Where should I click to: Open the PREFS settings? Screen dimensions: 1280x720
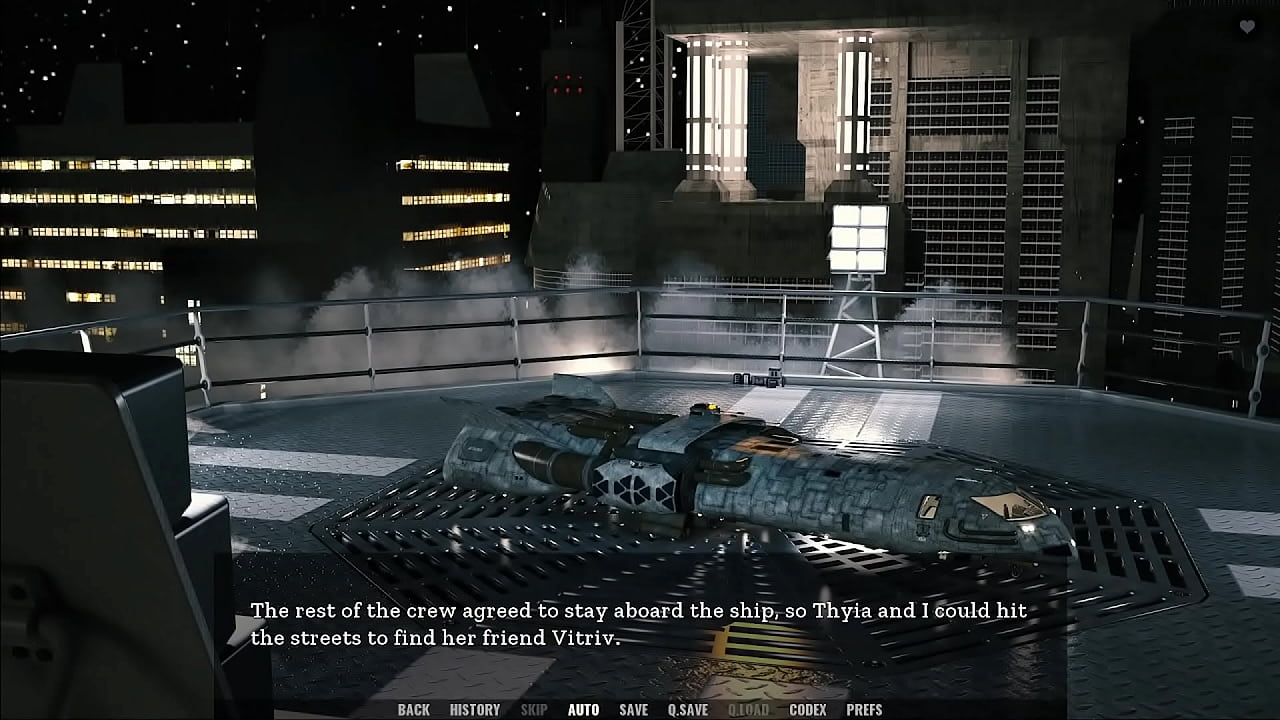[864, 710]
